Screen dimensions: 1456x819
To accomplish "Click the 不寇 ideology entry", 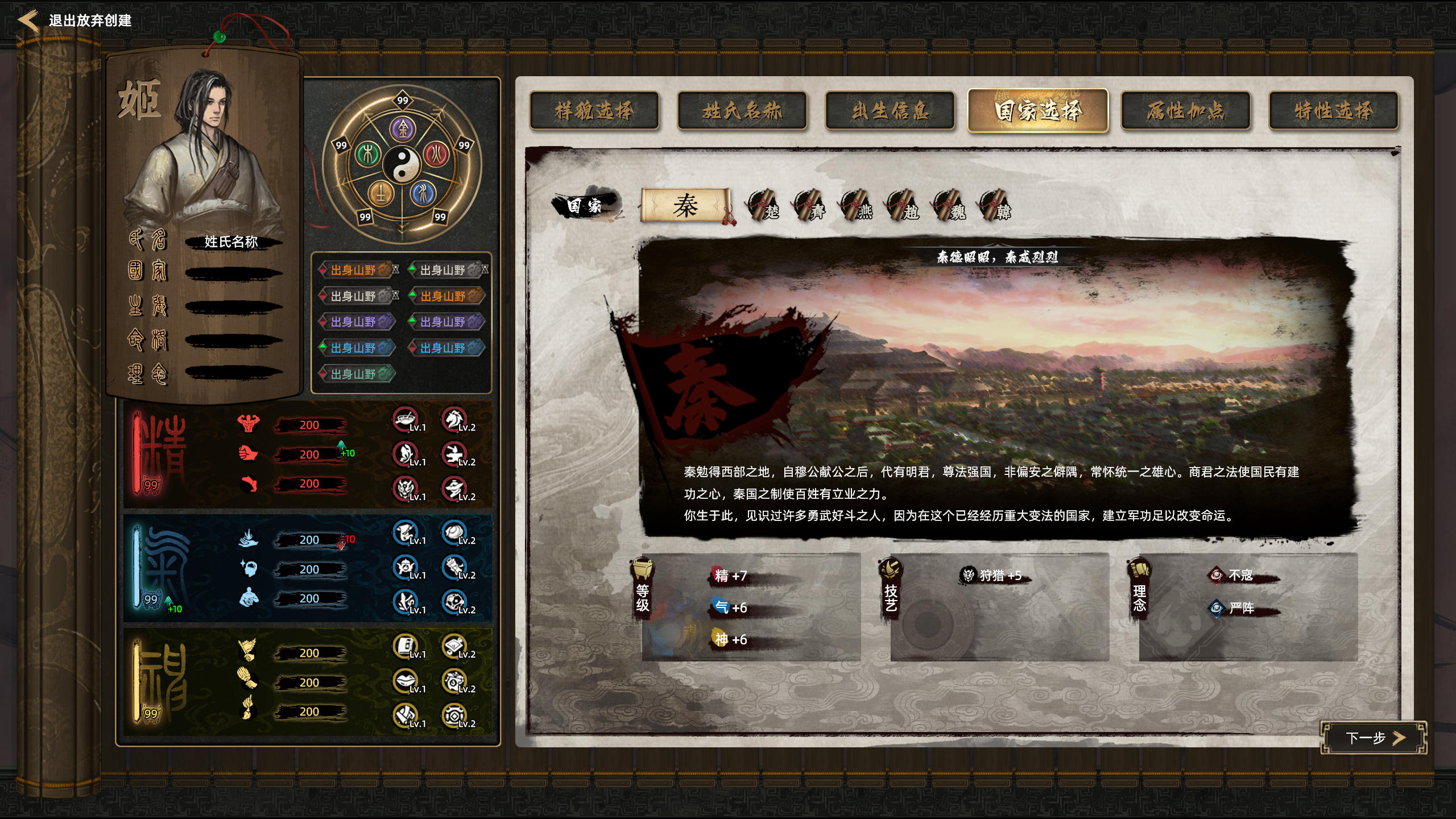I will (1240, 576).
